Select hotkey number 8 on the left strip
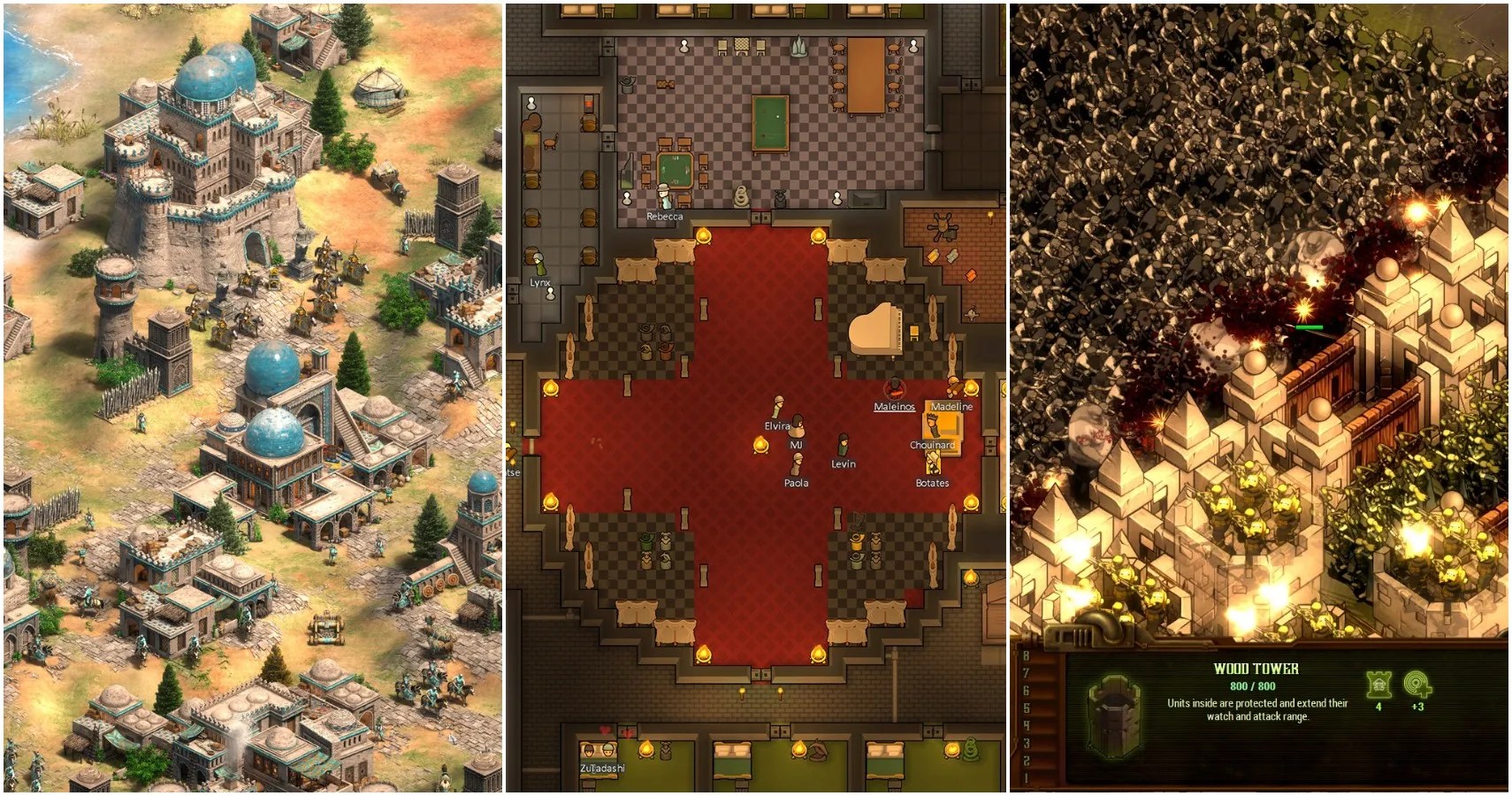The height and width of the screenshot is (796, 1512). [x=1026, y=655]
